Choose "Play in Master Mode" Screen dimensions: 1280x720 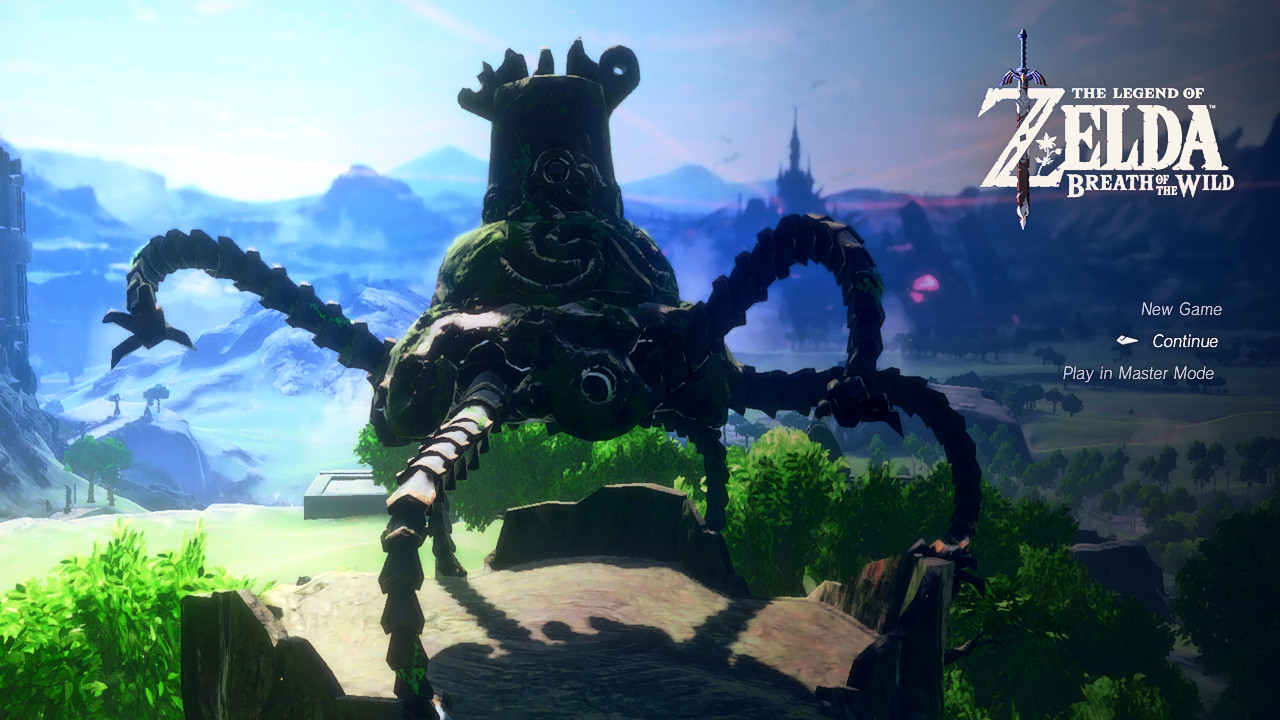coord(1139,373)
